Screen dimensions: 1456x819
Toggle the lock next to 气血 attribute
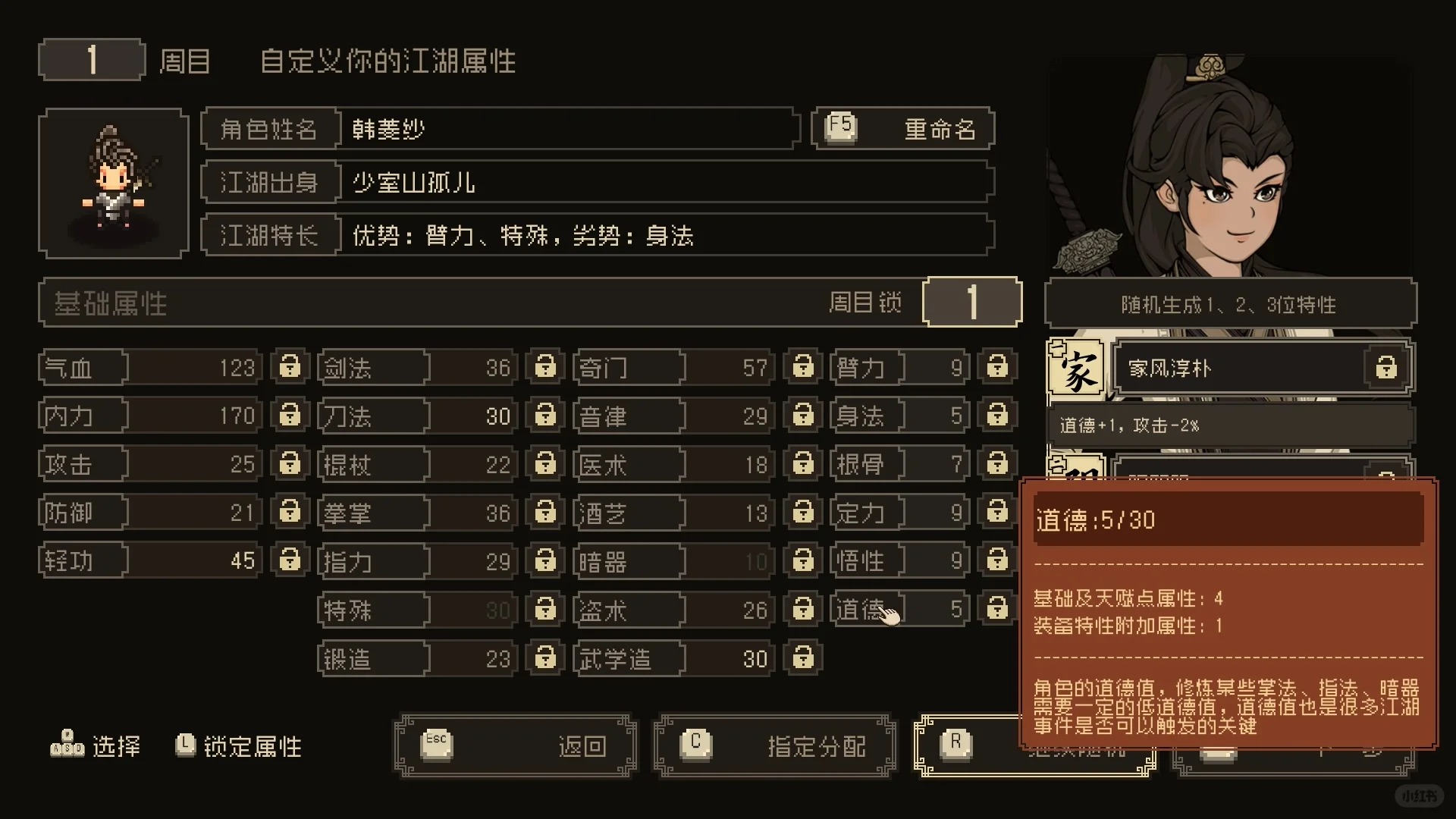tap(290, 366)
